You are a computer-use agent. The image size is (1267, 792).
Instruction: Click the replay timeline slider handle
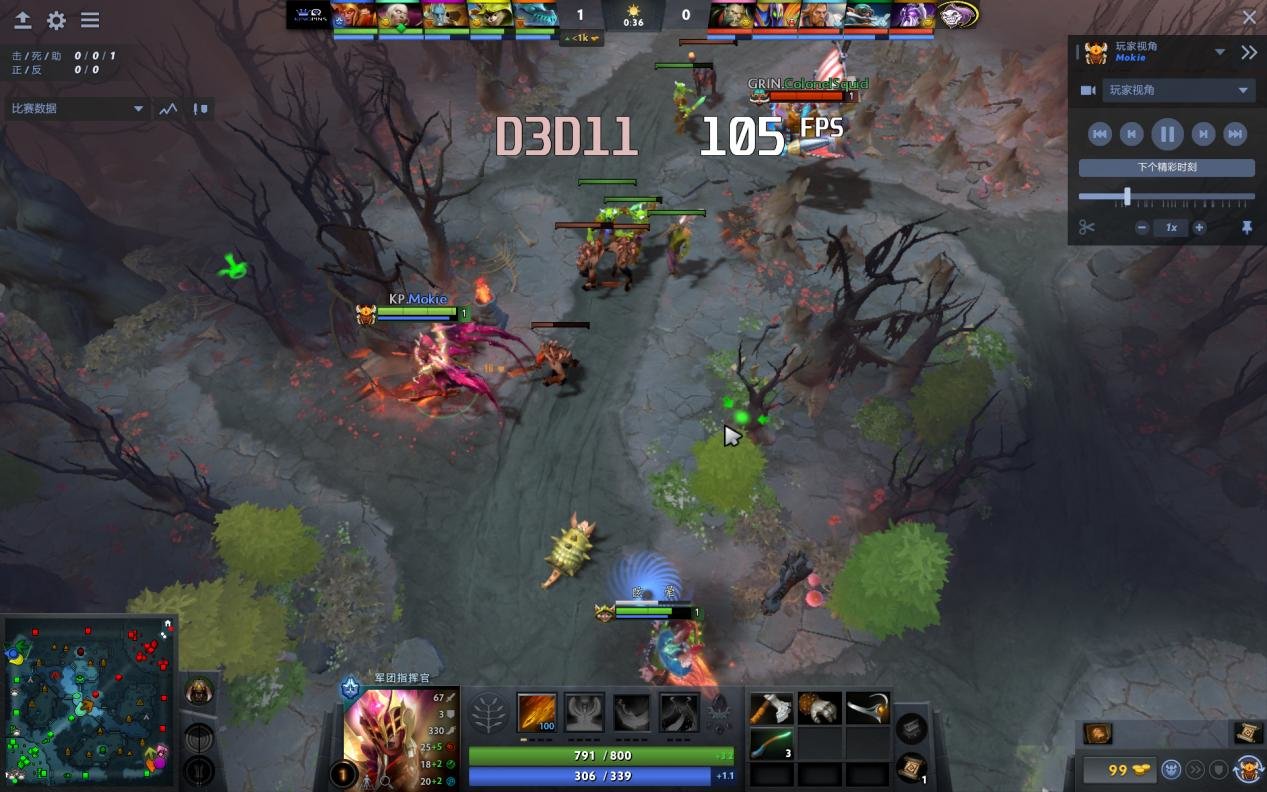(x=1127, y=196)
